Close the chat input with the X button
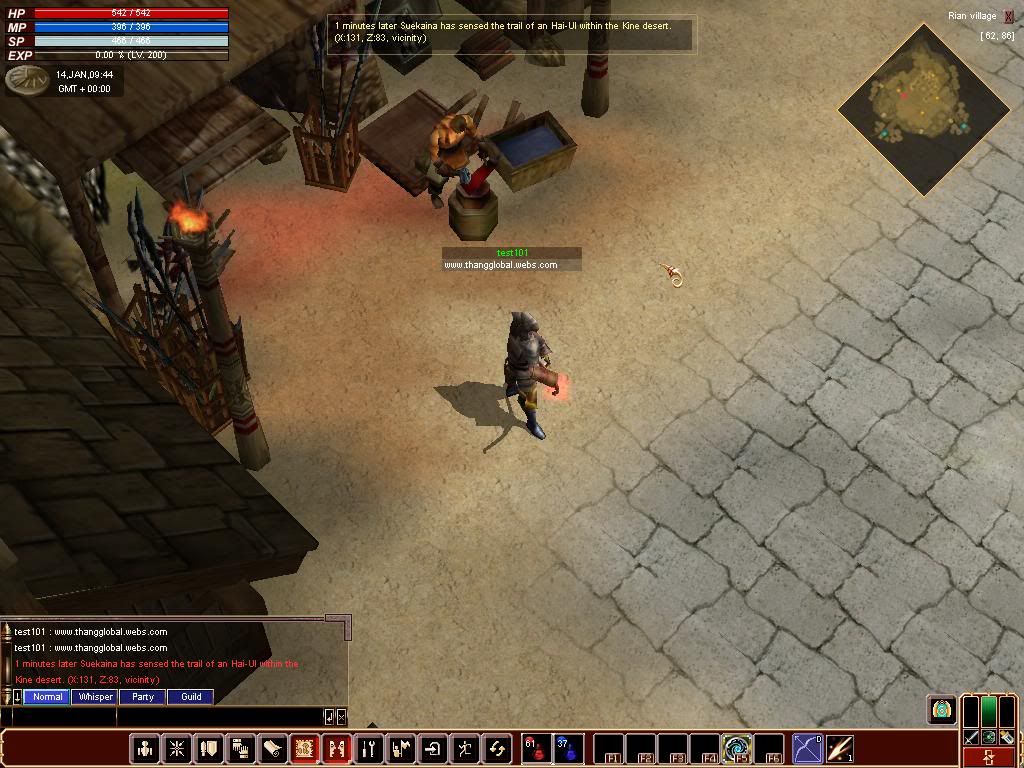The height and width of the screenshot is (768, 1024). 342,716
